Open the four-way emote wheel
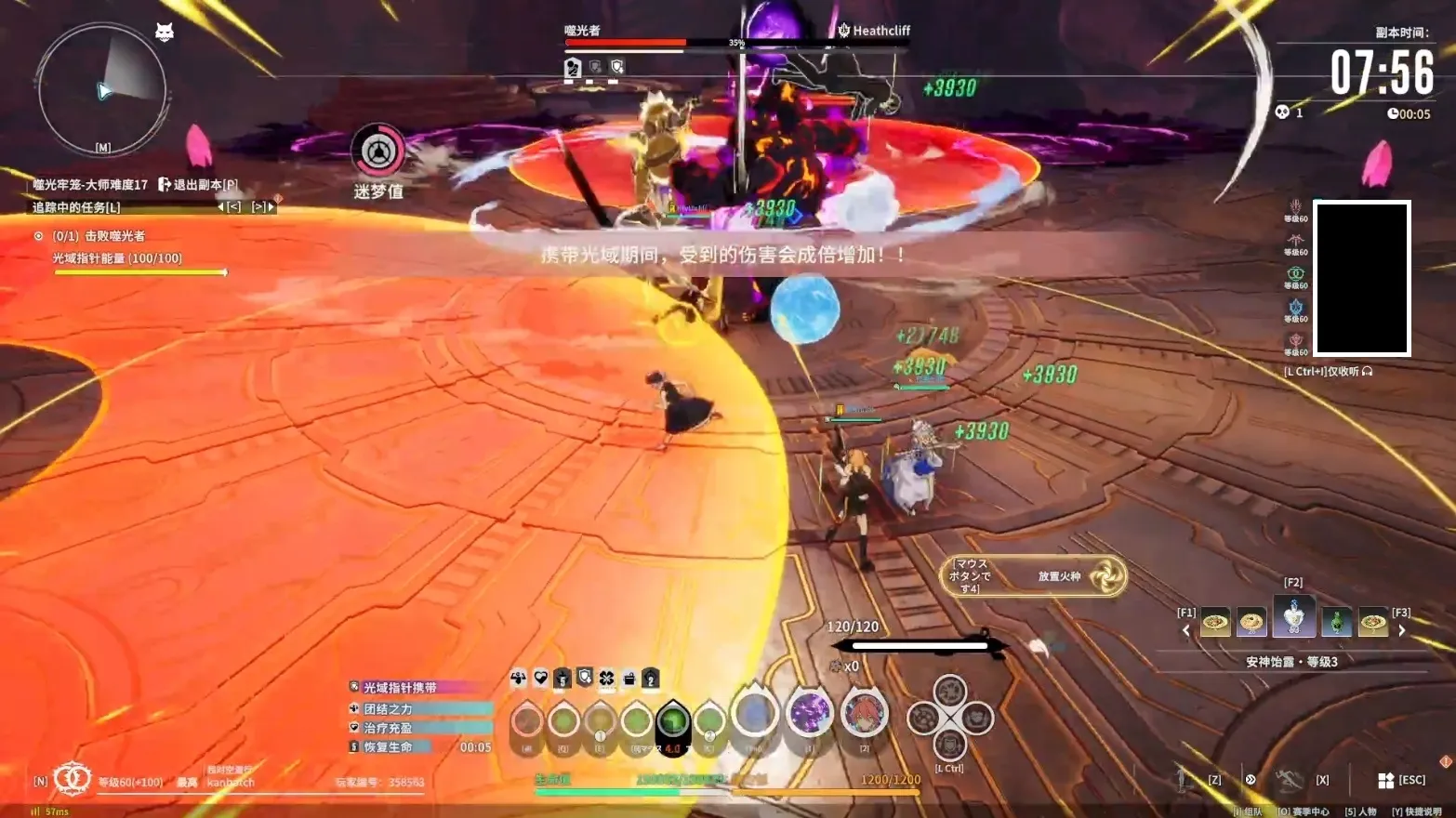This screenshot has height=818, width=1456. pyautogui.click(x=949, y=718)
